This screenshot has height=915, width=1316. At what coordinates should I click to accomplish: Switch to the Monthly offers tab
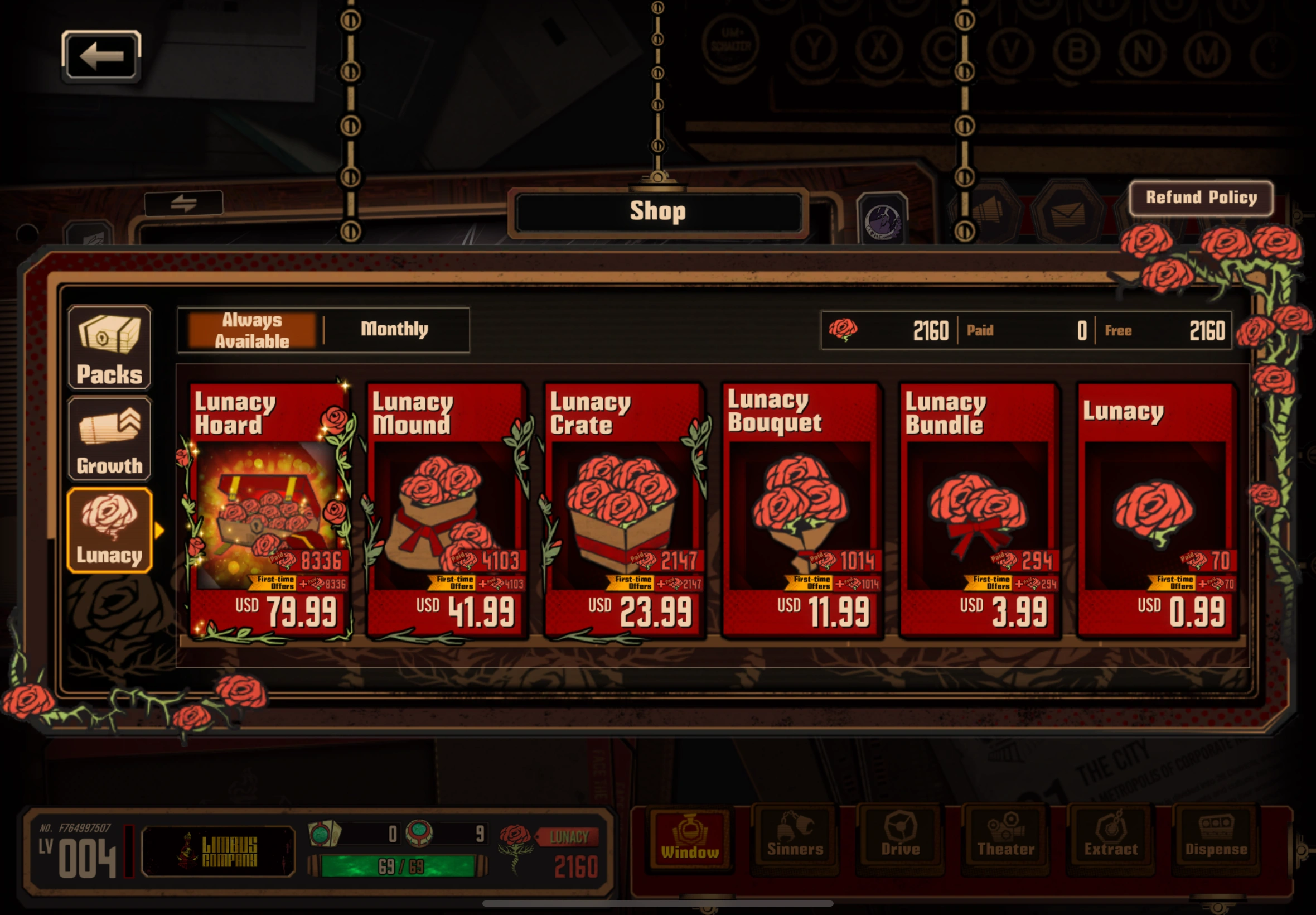395,329
